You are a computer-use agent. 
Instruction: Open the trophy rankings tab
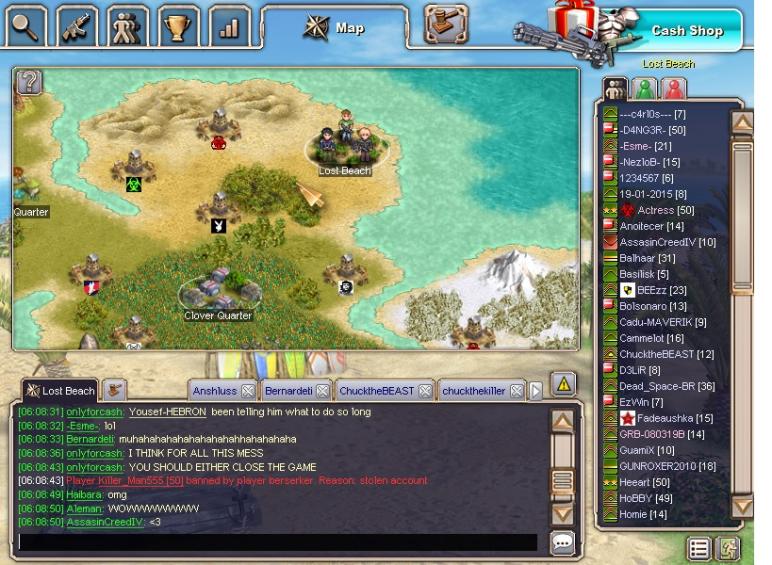(179, 26)
